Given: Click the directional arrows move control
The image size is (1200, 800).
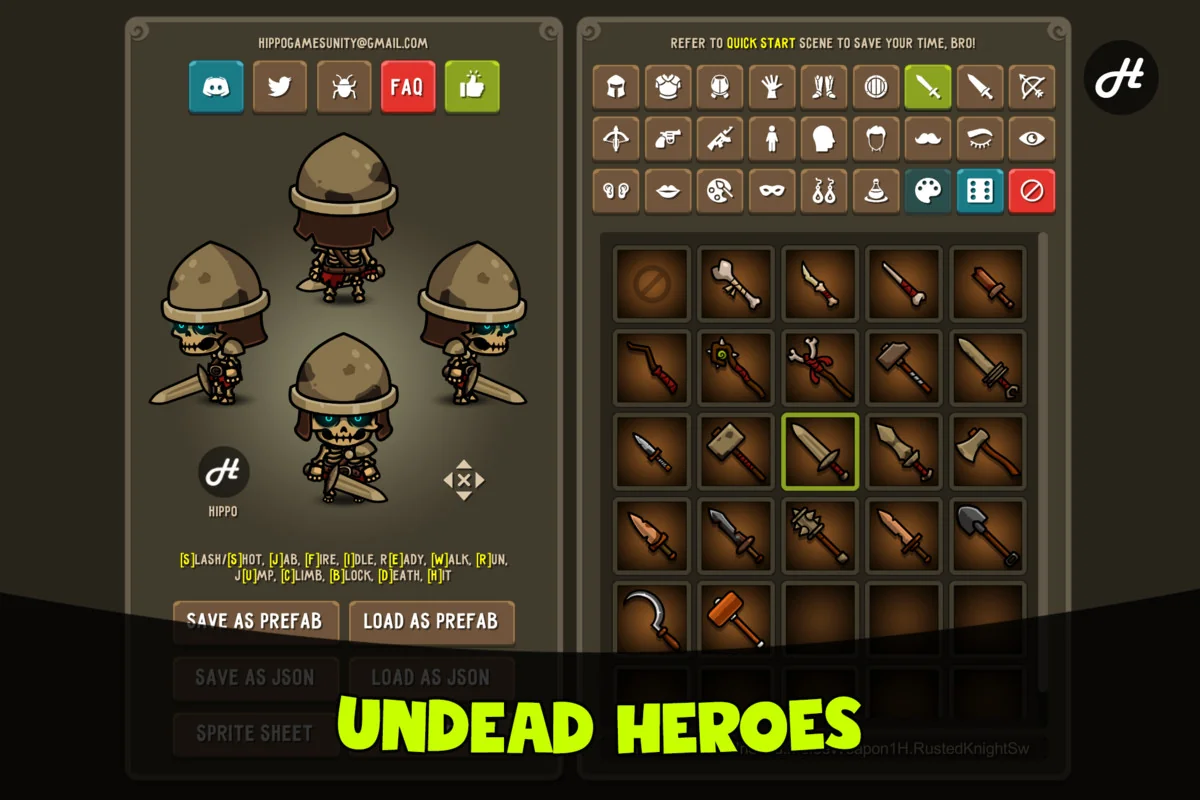Looking at the screenshot, I should 464,480.
